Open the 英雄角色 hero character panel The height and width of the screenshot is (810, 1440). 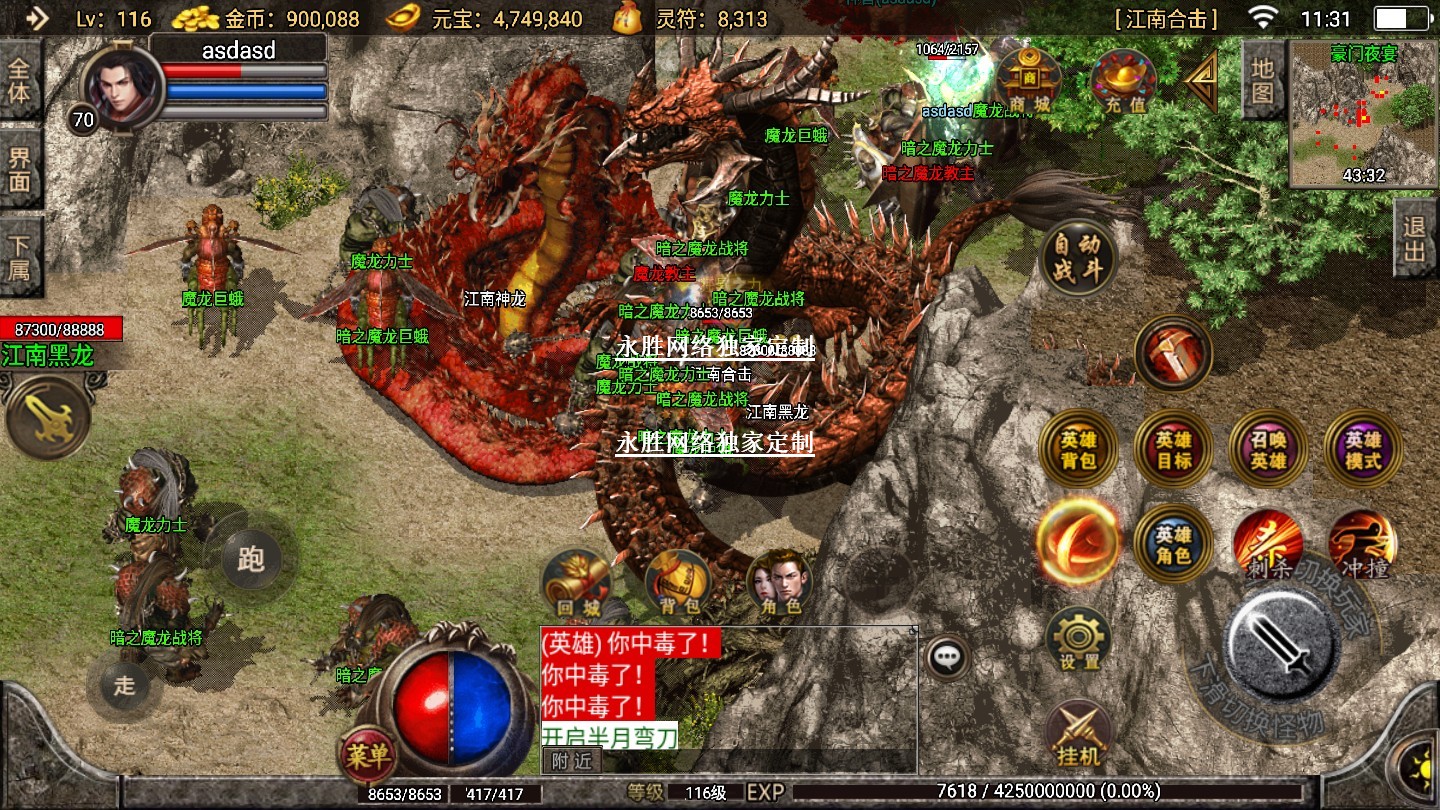click(x=1173, y=543)
